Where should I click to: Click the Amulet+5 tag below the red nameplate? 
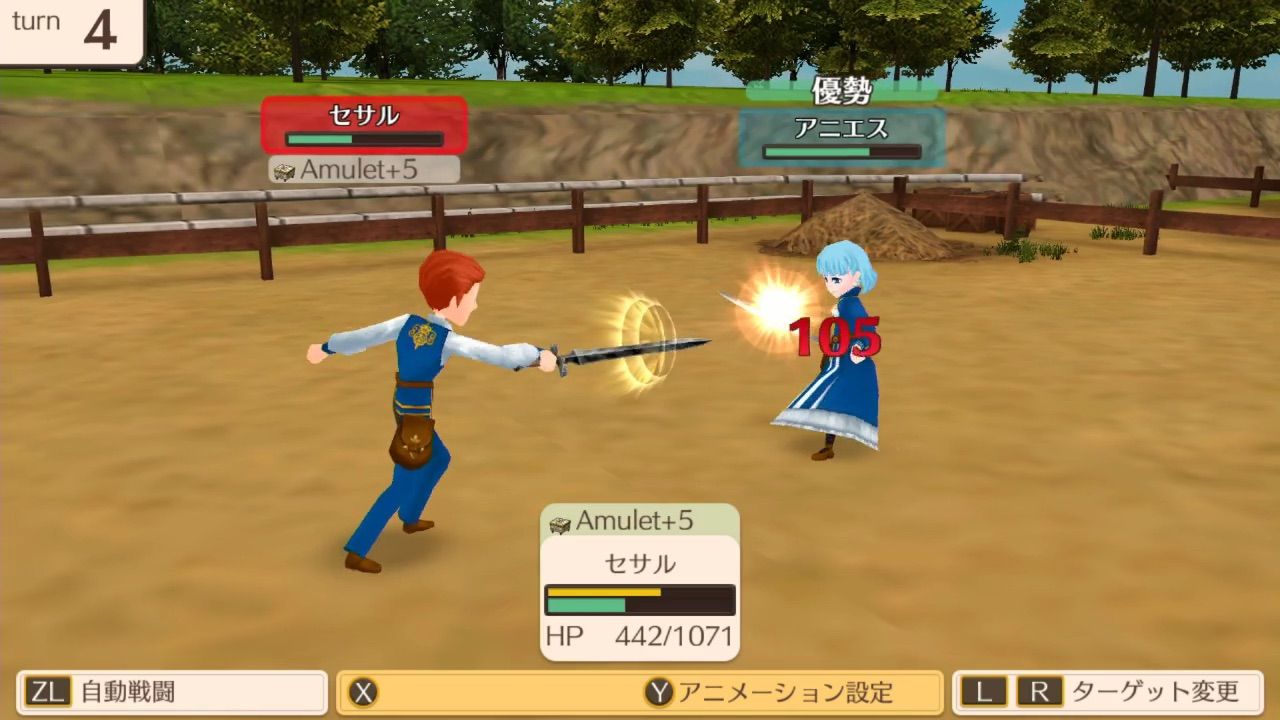[x=364, y=170]
